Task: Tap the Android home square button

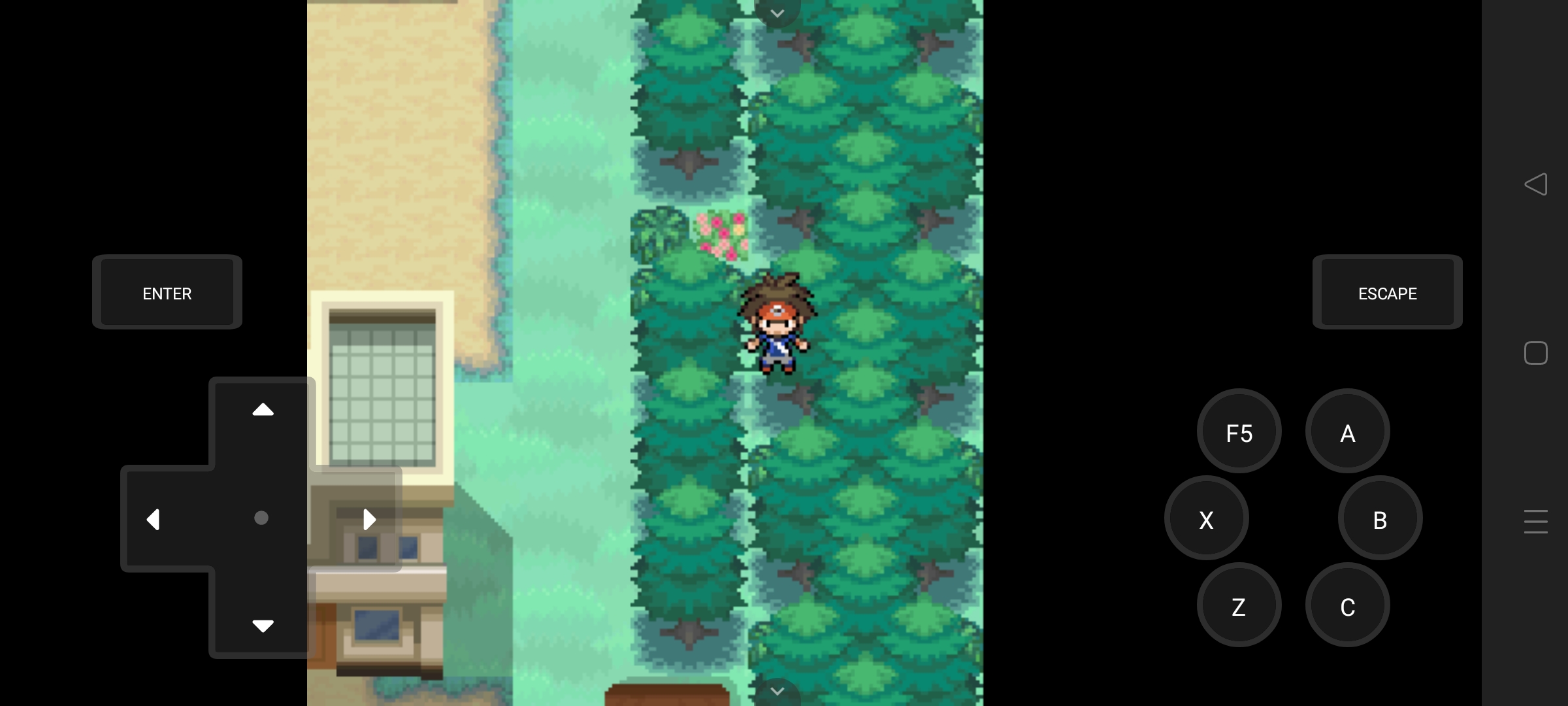Action: point(1537,353)
